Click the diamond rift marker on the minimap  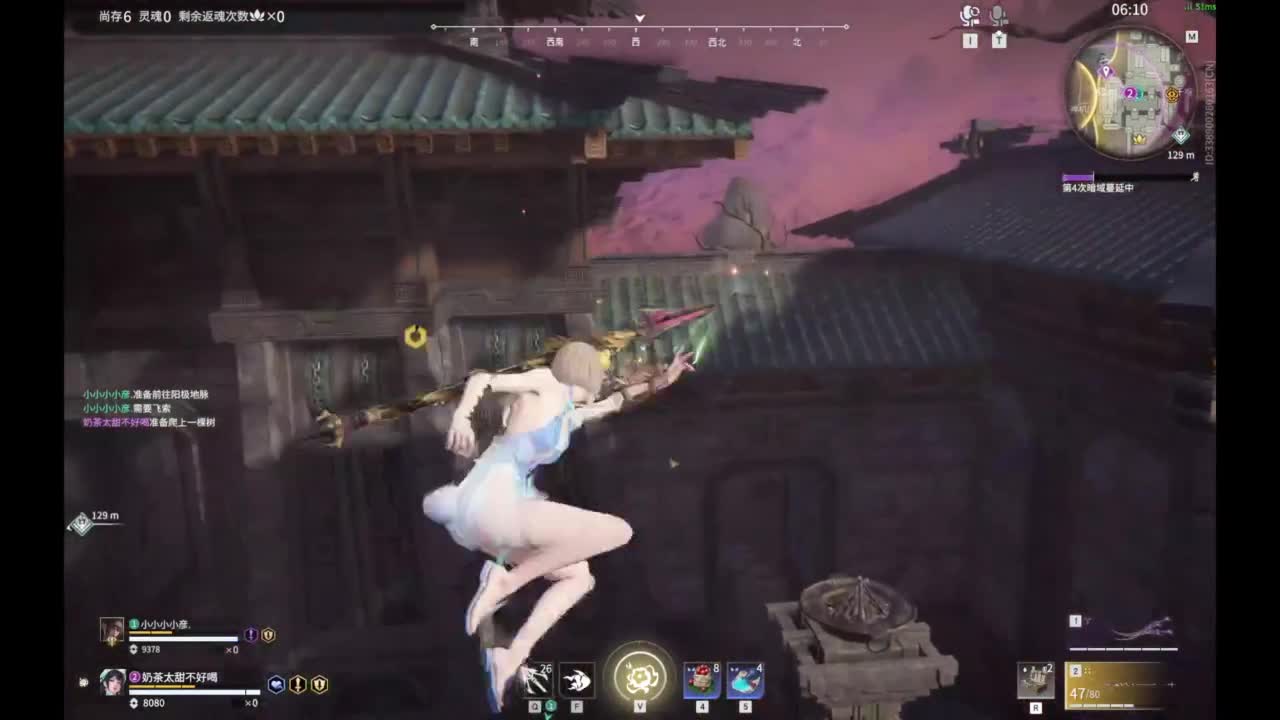(x=1181, y=136)
